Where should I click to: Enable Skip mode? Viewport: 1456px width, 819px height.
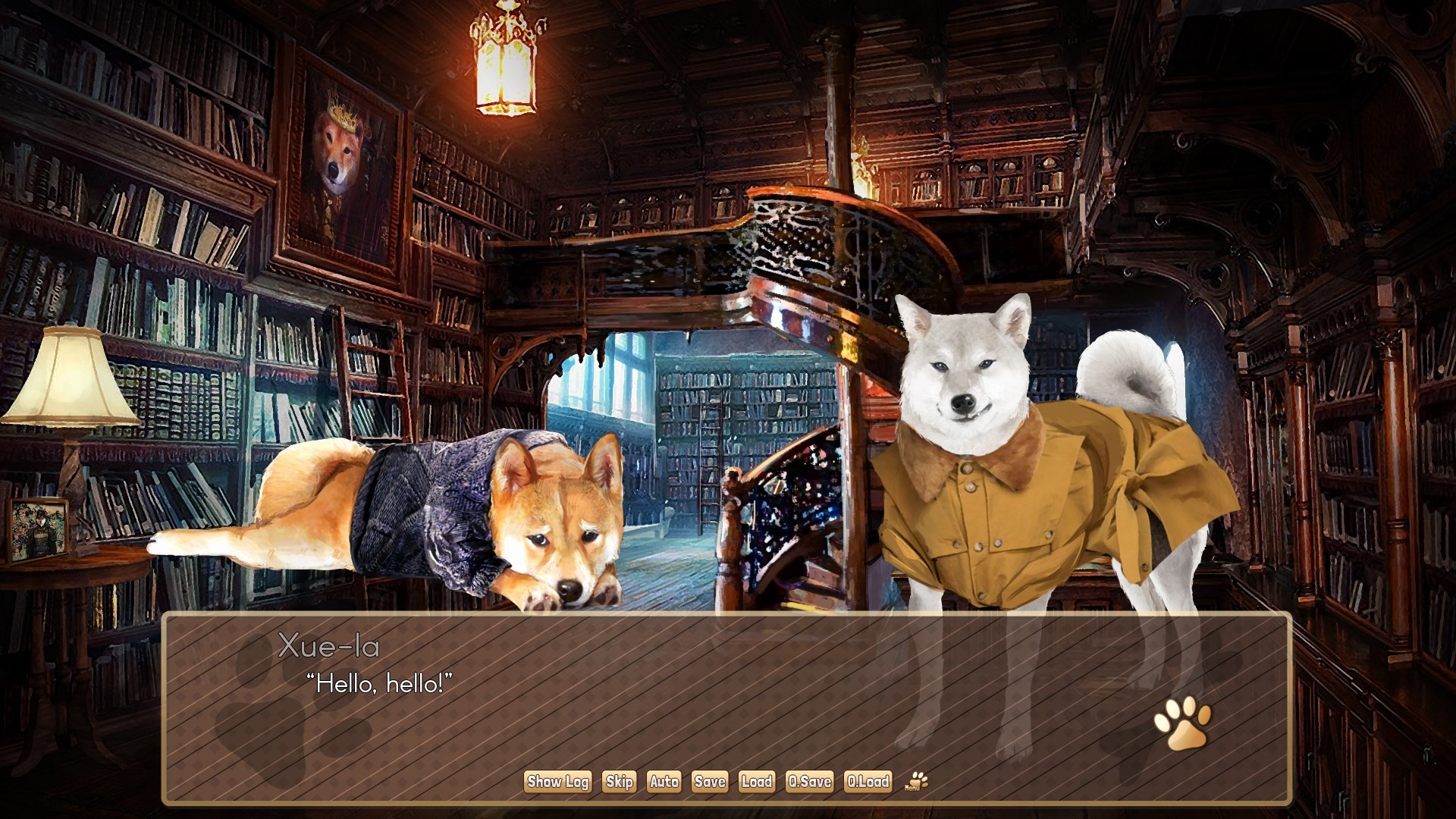tap(620, 782)
